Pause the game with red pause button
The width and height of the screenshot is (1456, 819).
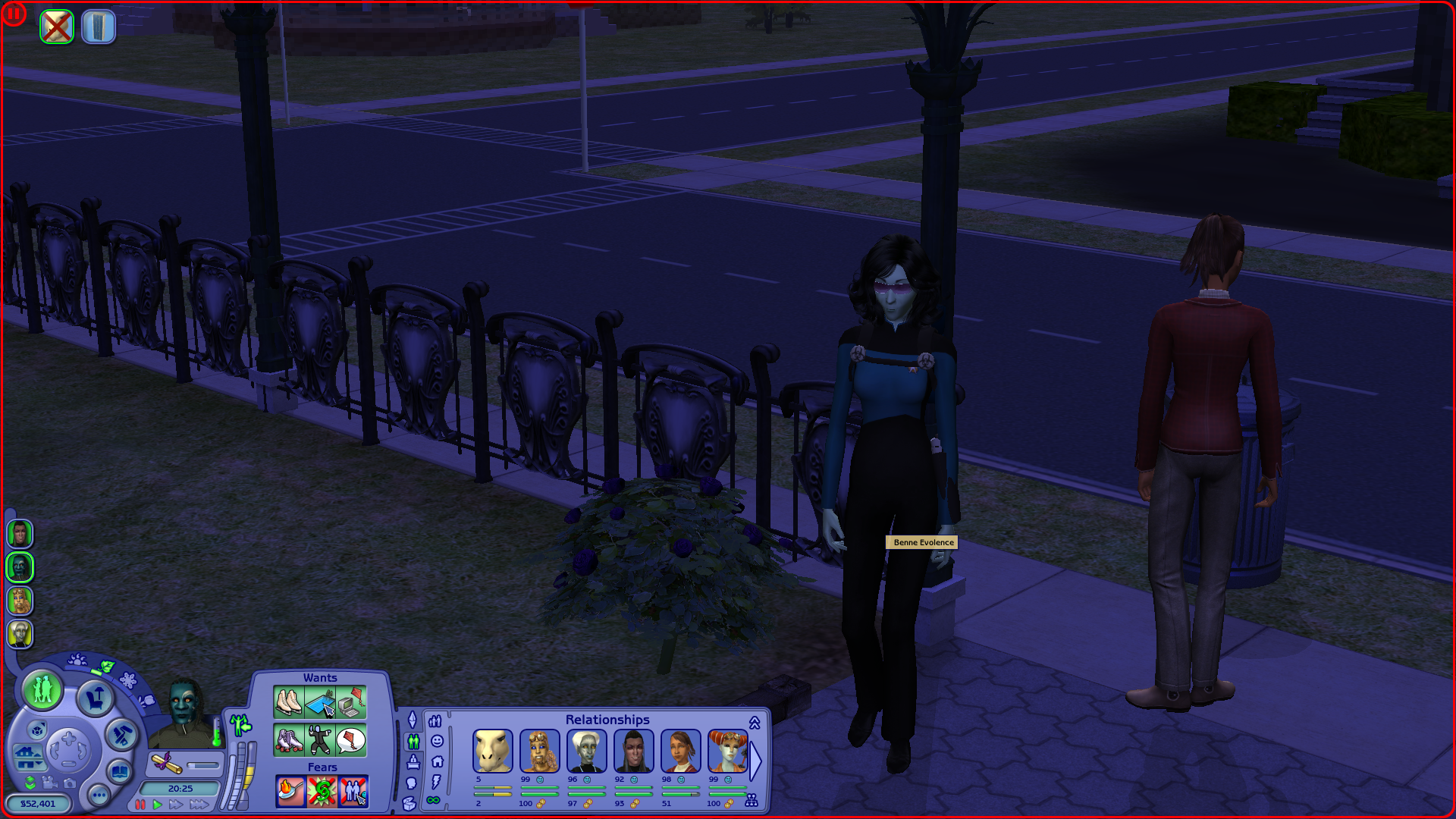[x=140, y=805]
